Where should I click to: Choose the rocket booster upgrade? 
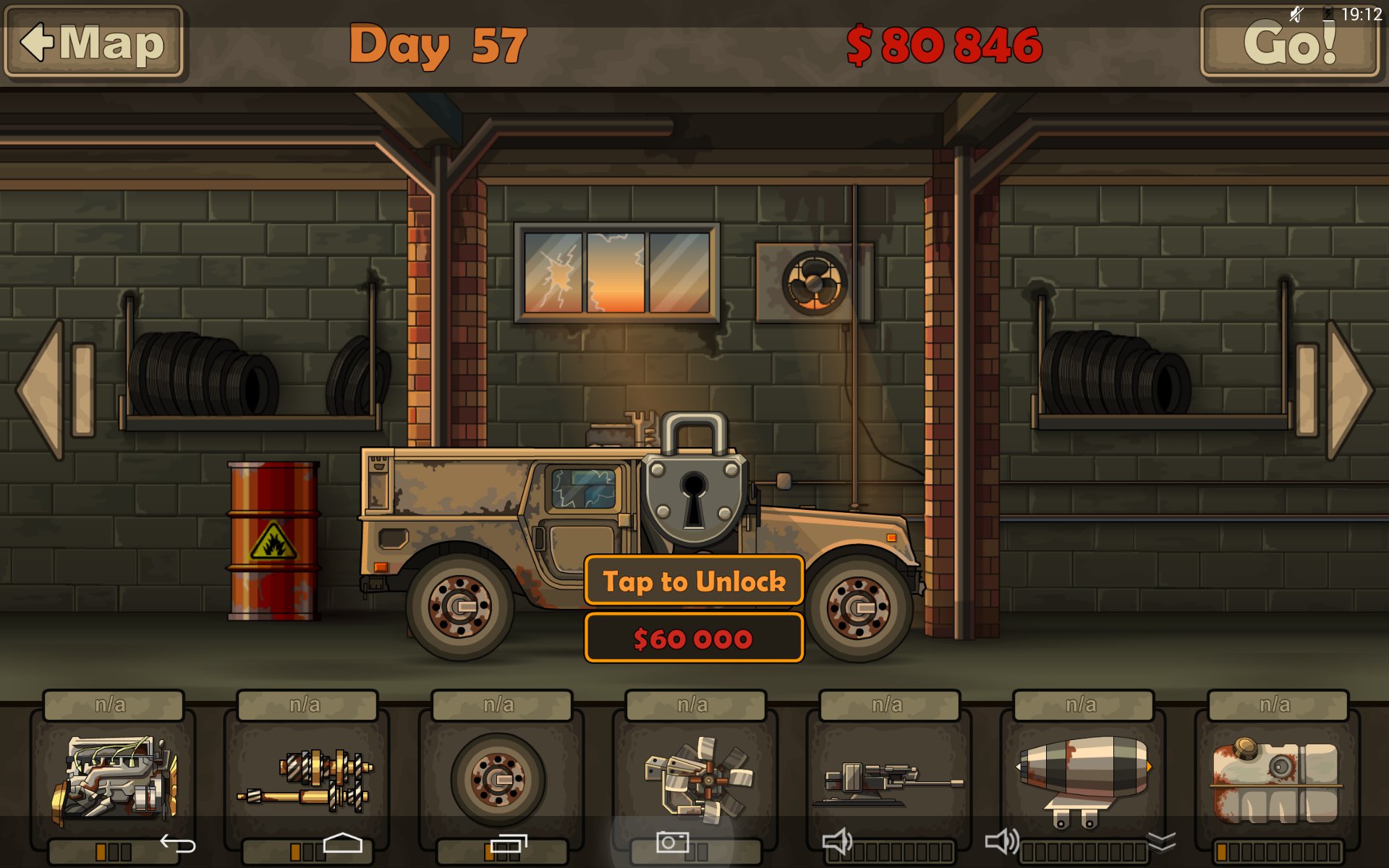[x=1082, y=778]
